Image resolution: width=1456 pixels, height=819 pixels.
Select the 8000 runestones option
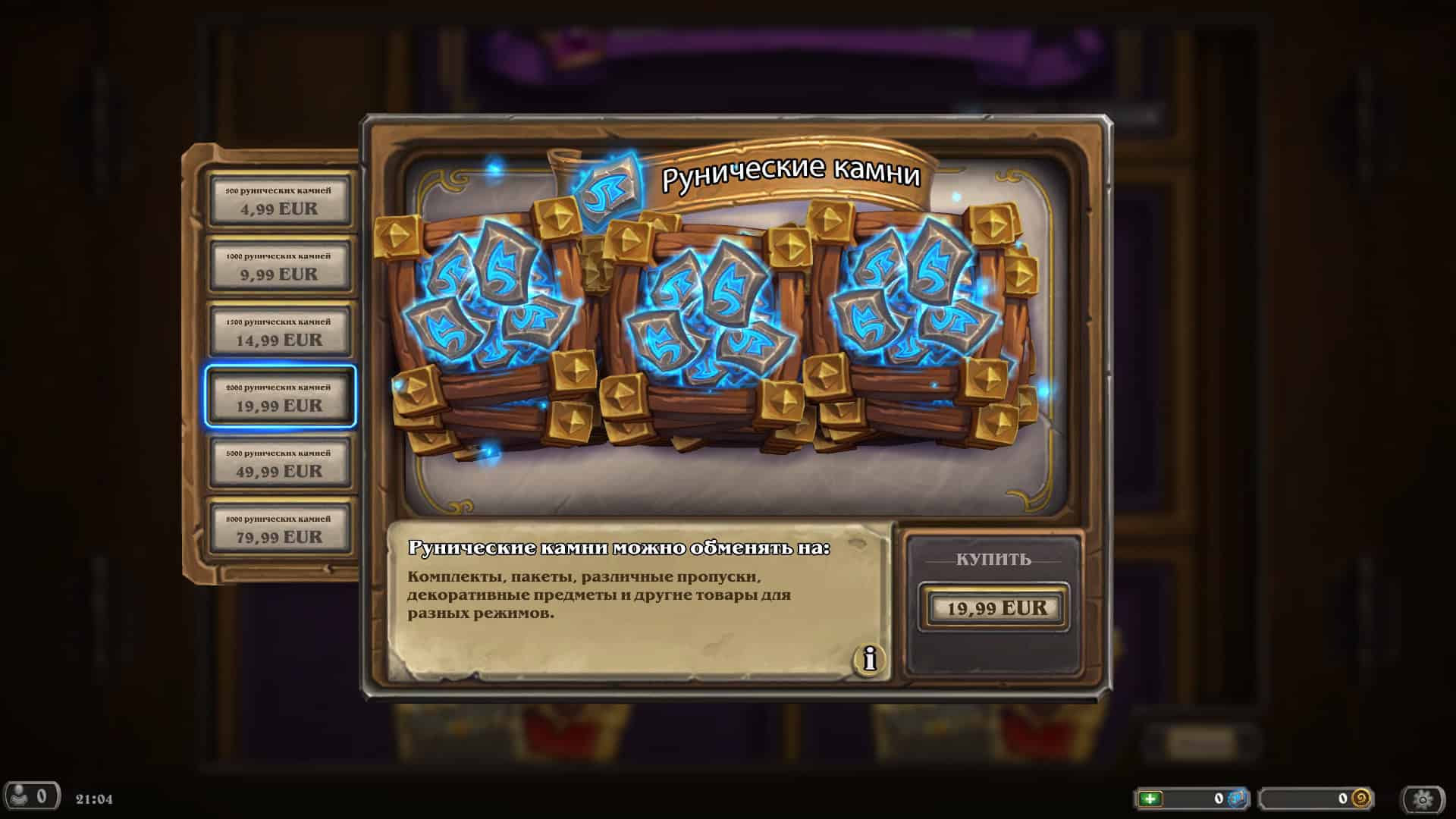click(281, 529)
